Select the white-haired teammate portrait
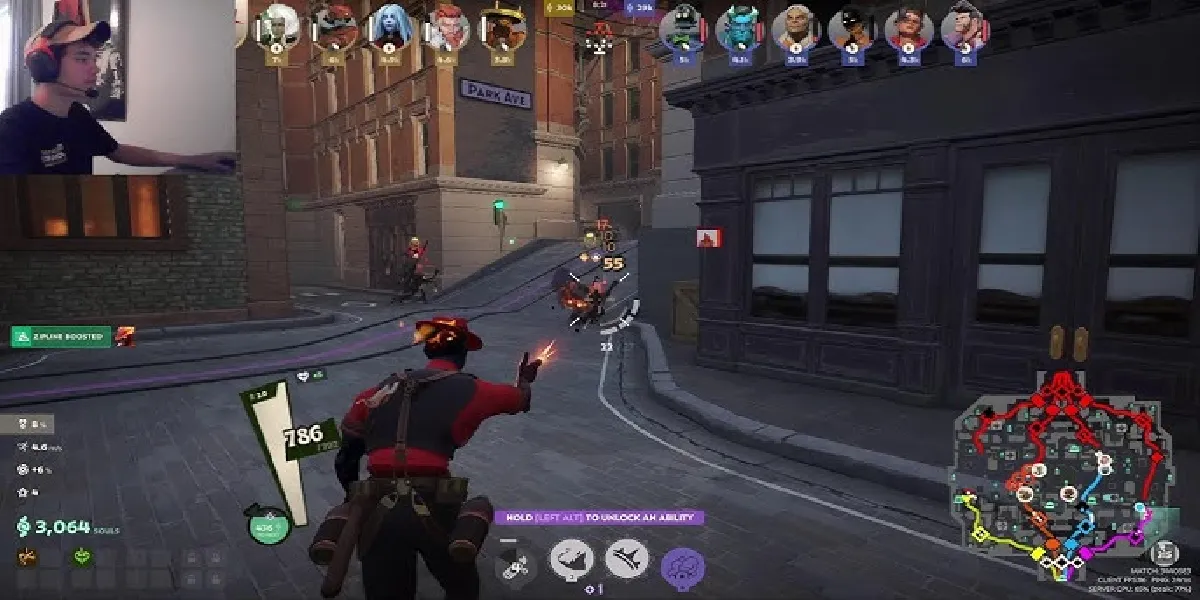The height and width of the screenshot is (600, 1200). tap(279, 27)
